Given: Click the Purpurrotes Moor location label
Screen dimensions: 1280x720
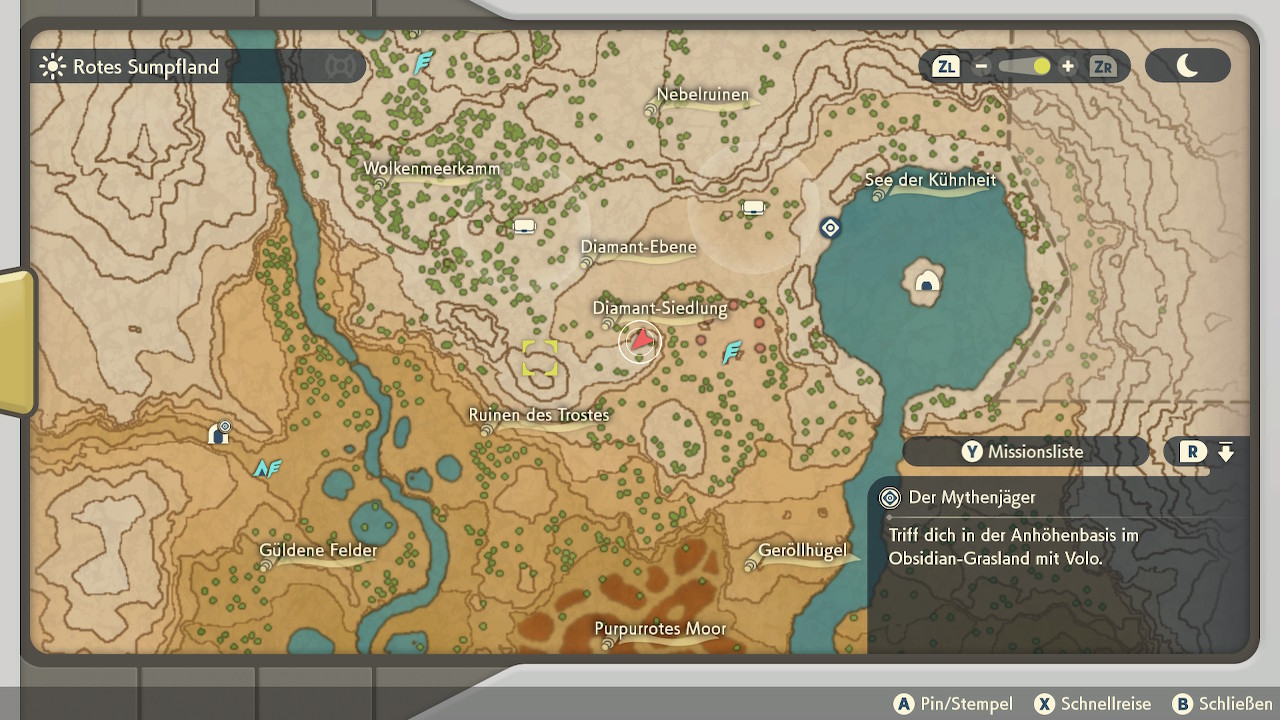Looking at the screenshot, I should tap(660, 630).
